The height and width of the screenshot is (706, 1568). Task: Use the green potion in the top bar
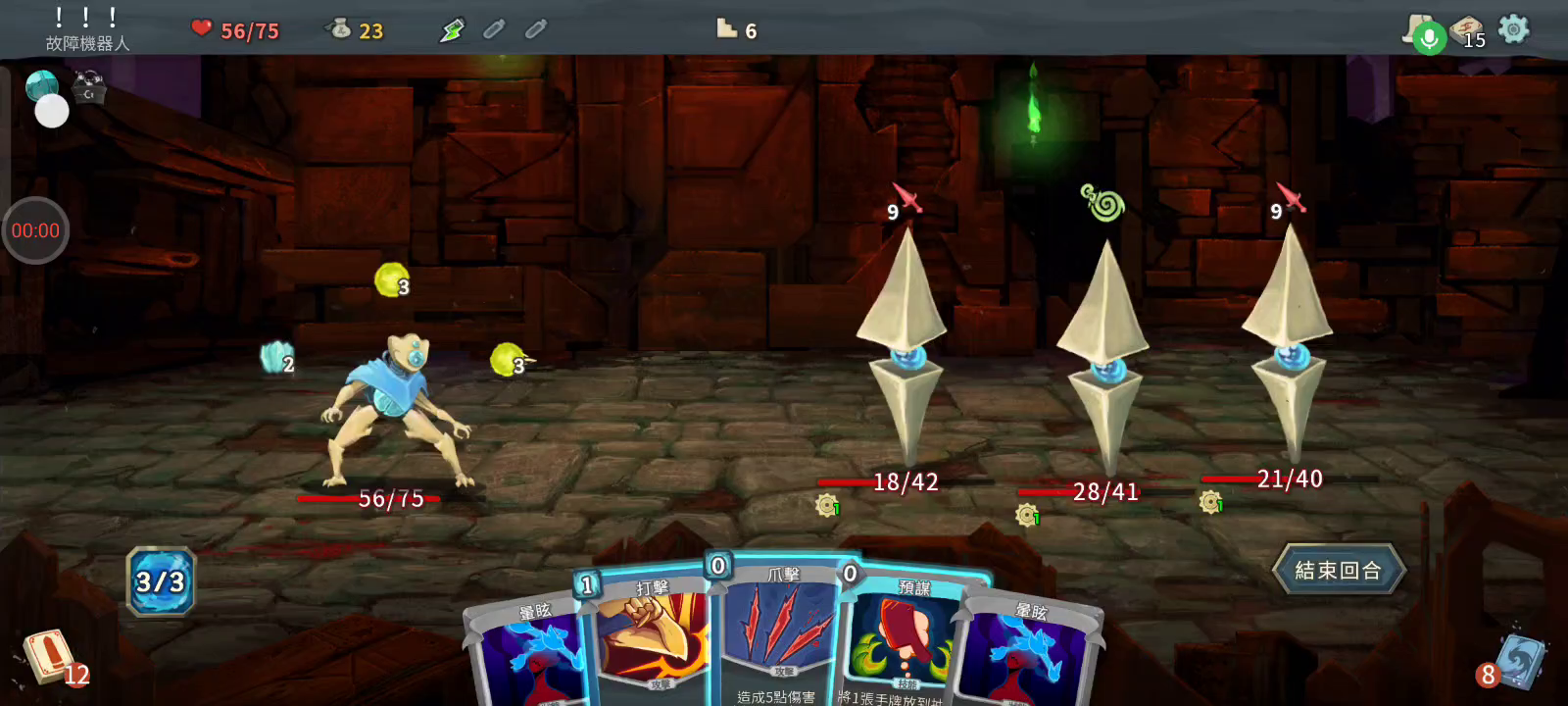[452, 30]
